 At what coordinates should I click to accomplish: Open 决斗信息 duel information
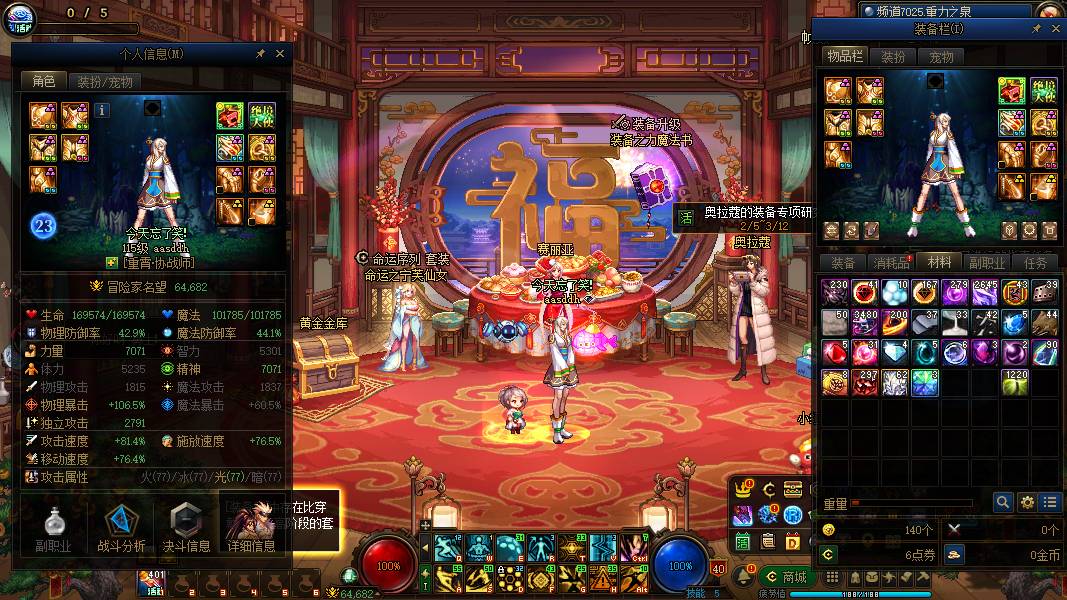coord(186,528)
